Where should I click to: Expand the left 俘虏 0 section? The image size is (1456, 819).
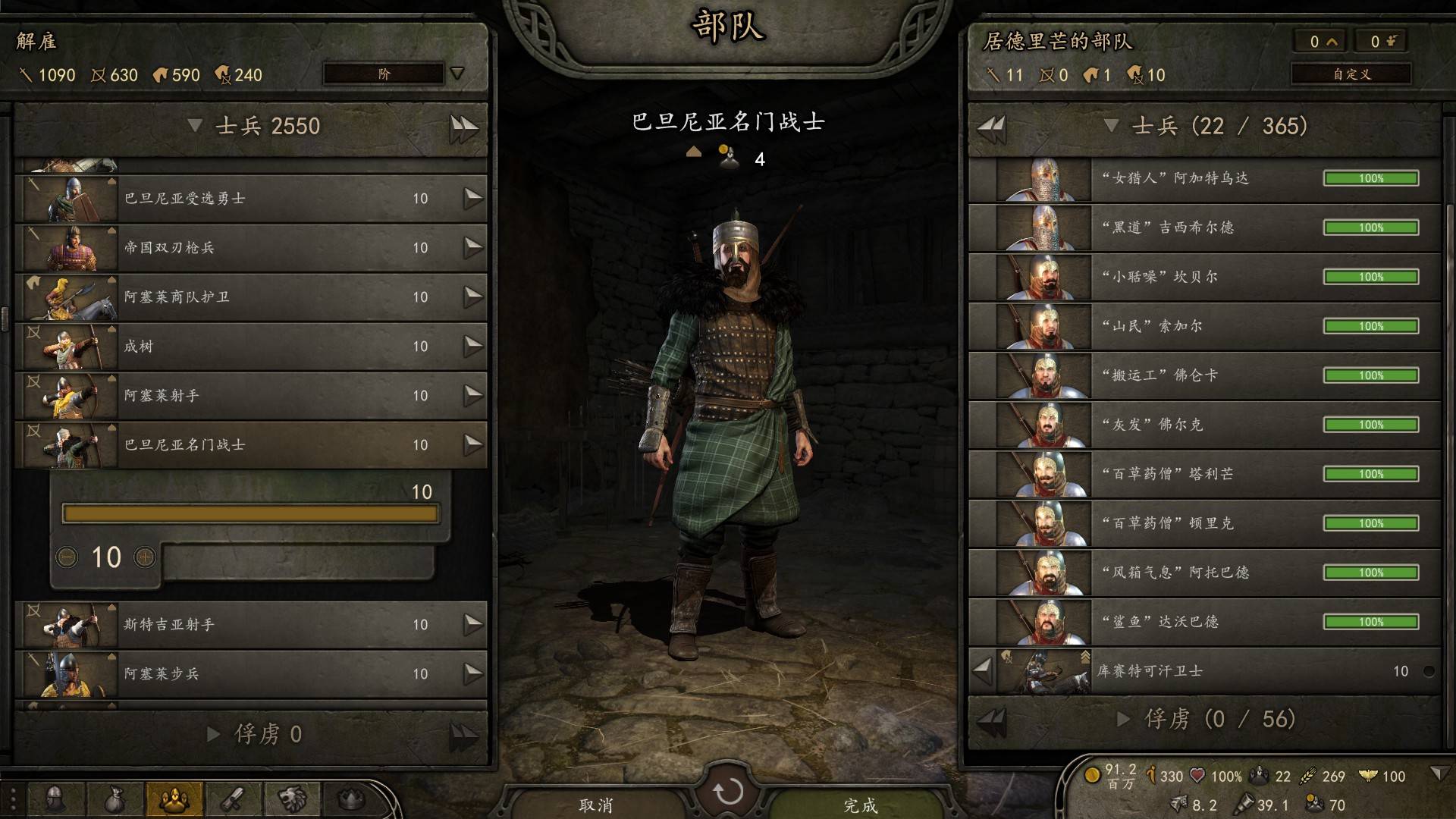click(x=214, y=734)
